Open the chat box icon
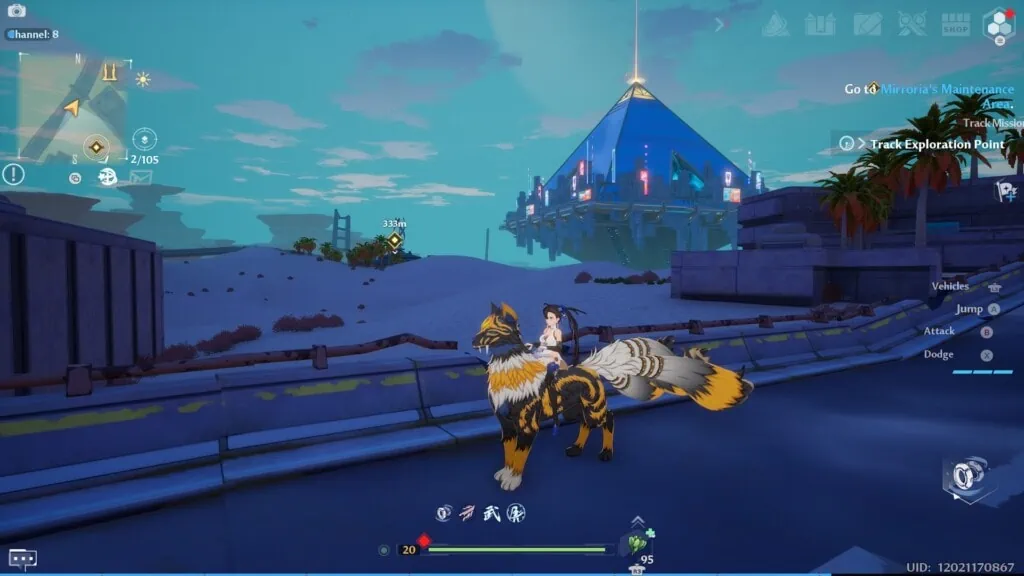Image resolution: width=1024 pixels, height=576 pixels. [x=22, y=558]
